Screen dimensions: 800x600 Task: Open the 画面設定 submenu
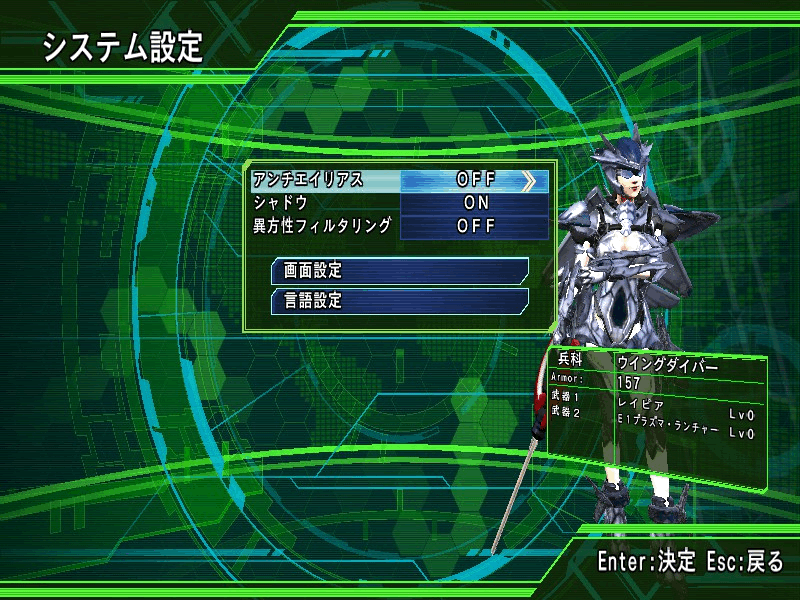(x=399, y=270)
